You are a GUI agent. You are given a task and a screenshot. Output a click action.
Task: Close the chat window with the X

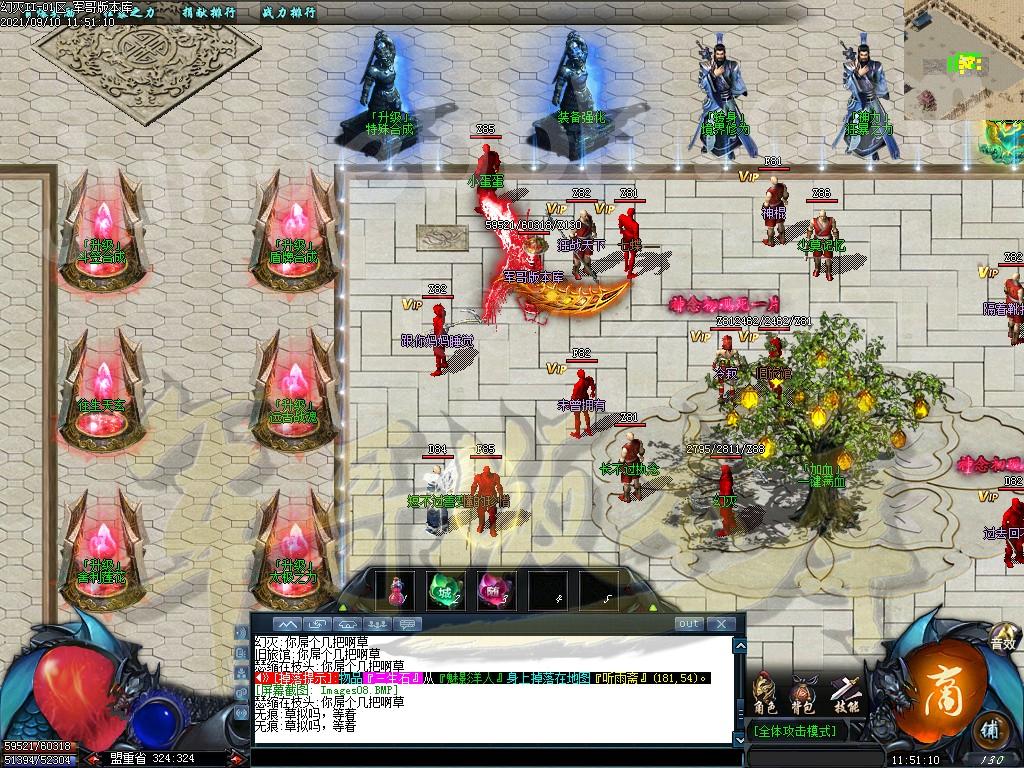click(721, 624)
